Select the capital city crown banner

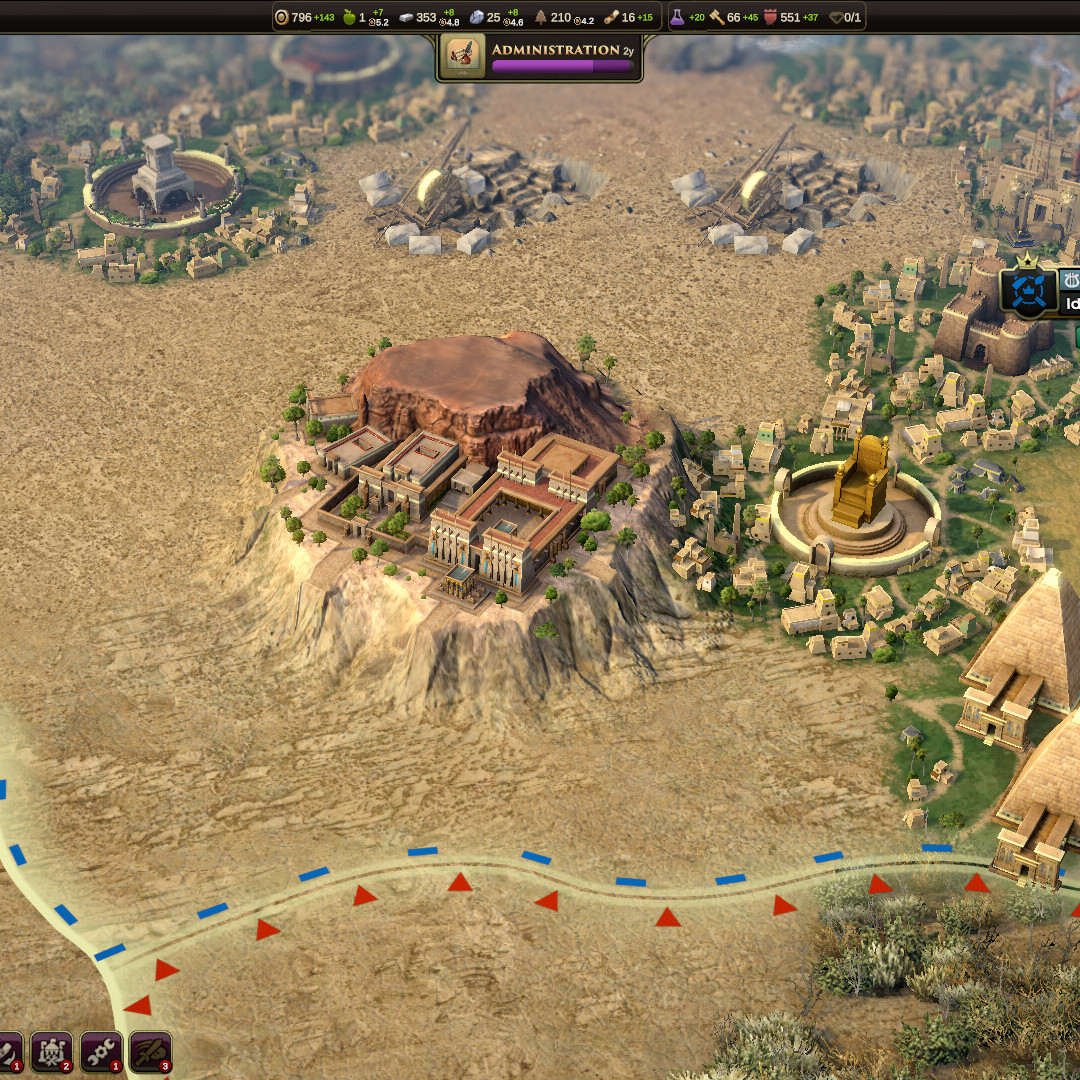(x=1027, y=291)
